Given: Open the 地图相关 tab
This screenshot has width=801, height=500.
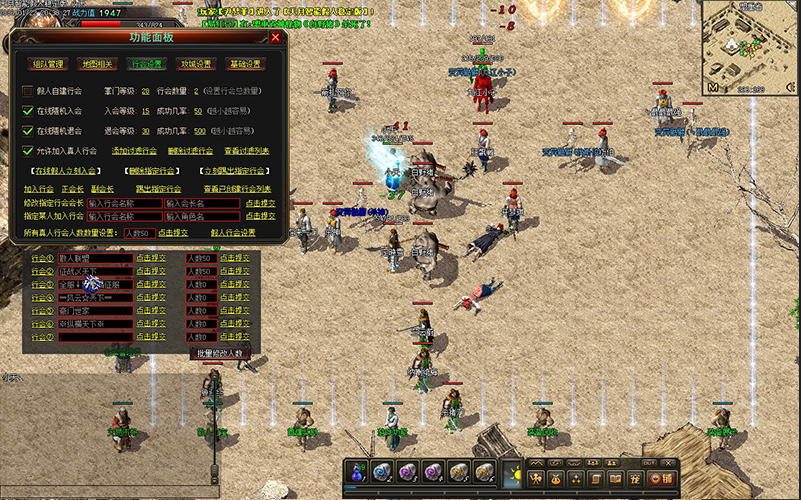Looking at the screenshot, I should [97, 64].
